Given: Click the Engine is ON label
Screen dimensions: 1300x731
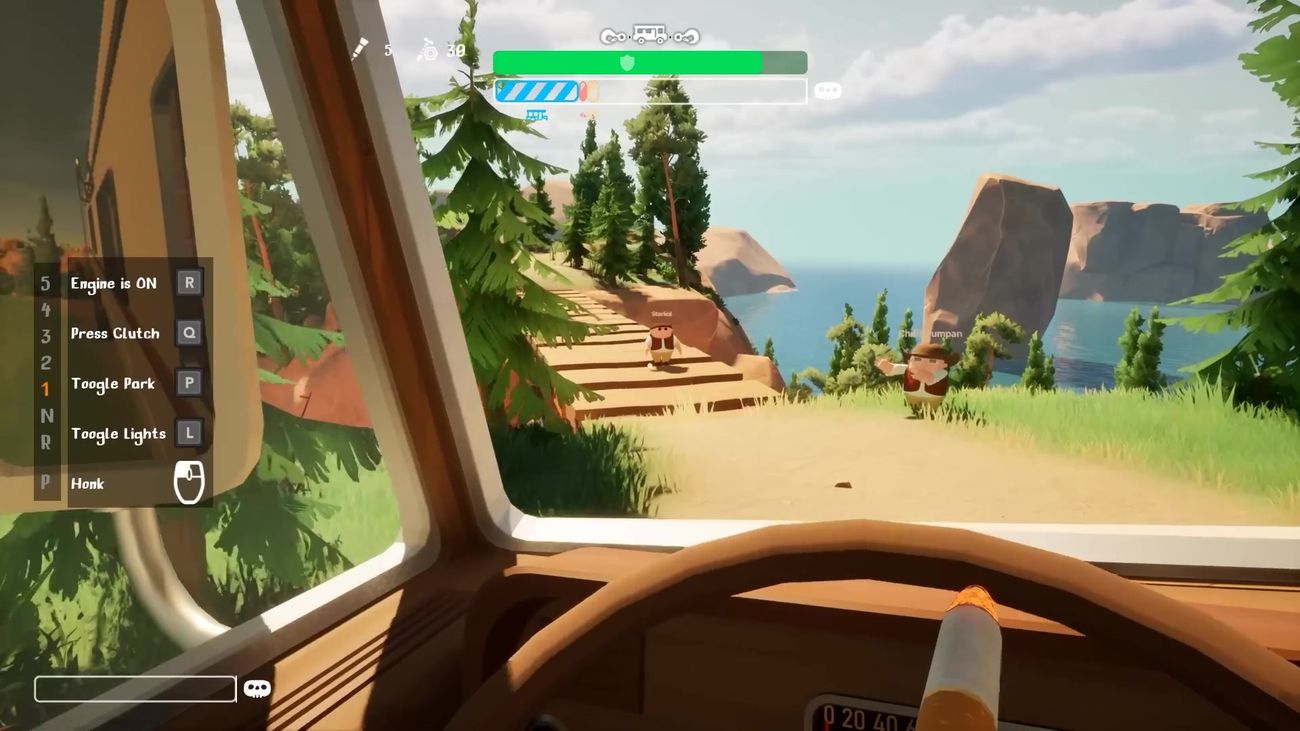Looking at the screenshot, I should pyautogui.click(x=113, y=281).
